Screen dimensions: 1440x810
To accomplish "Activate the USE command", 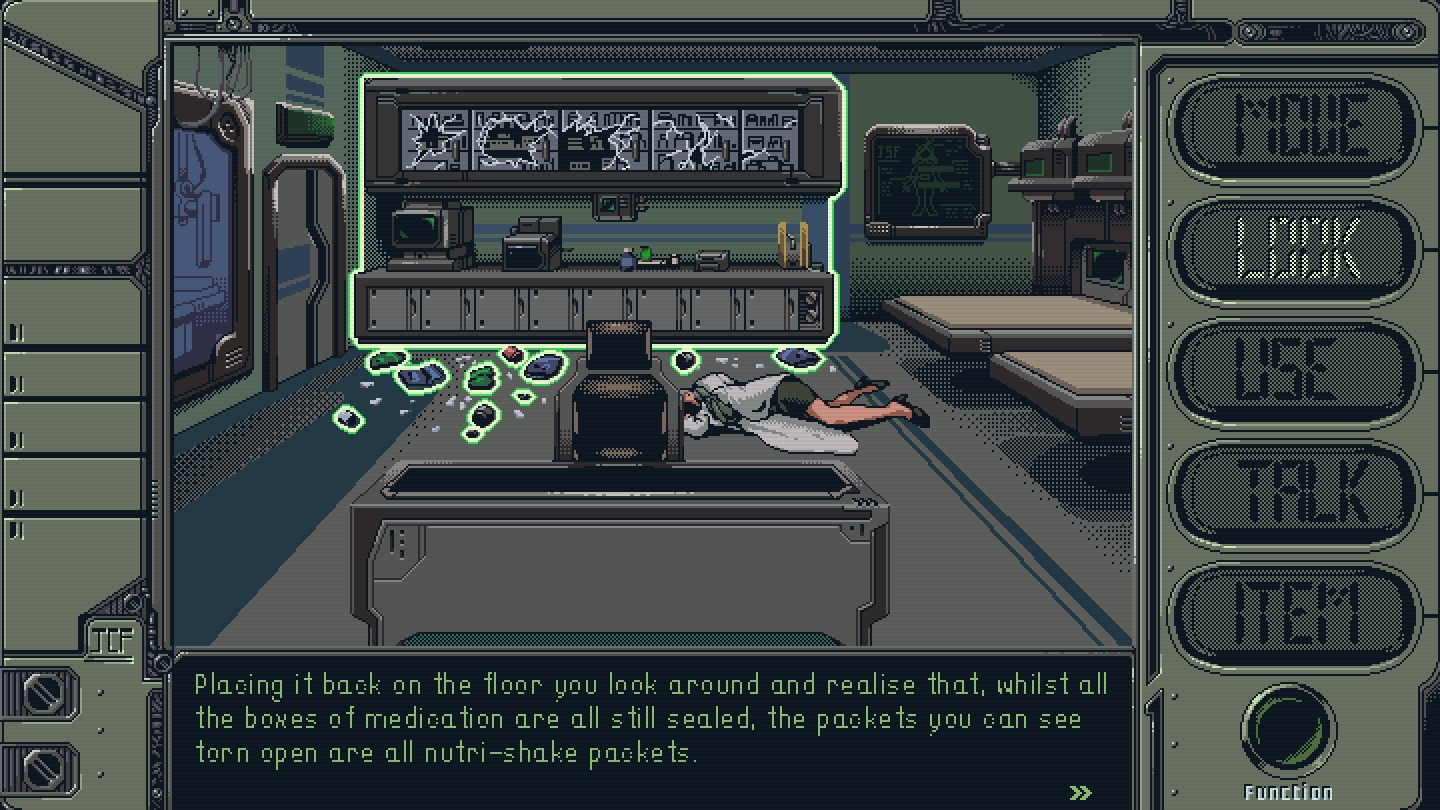I will tap(1295, 373).
